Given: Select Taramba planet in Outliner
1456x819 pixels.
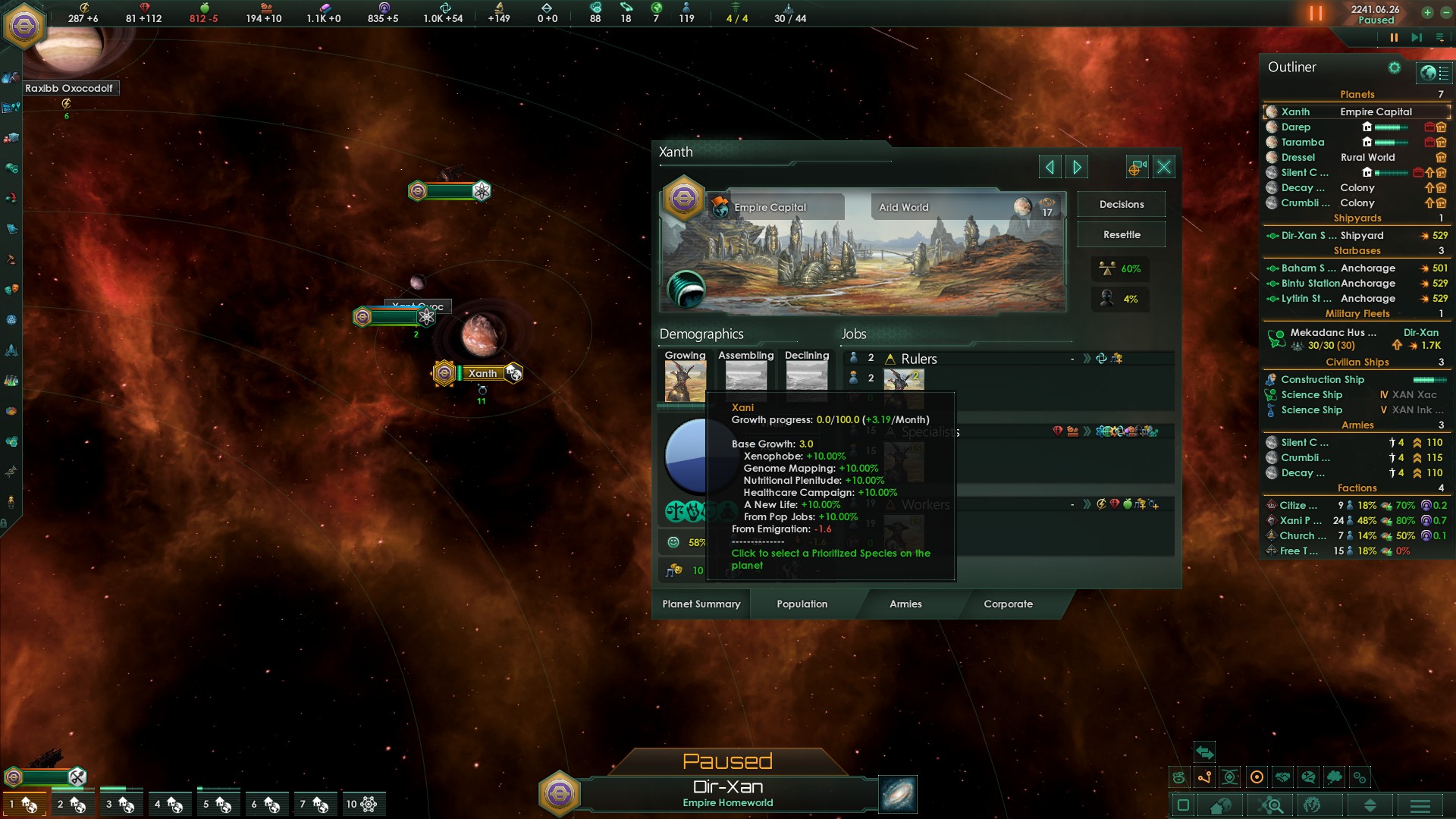Looking at the screenshot, I should (x=1302, y=143).
